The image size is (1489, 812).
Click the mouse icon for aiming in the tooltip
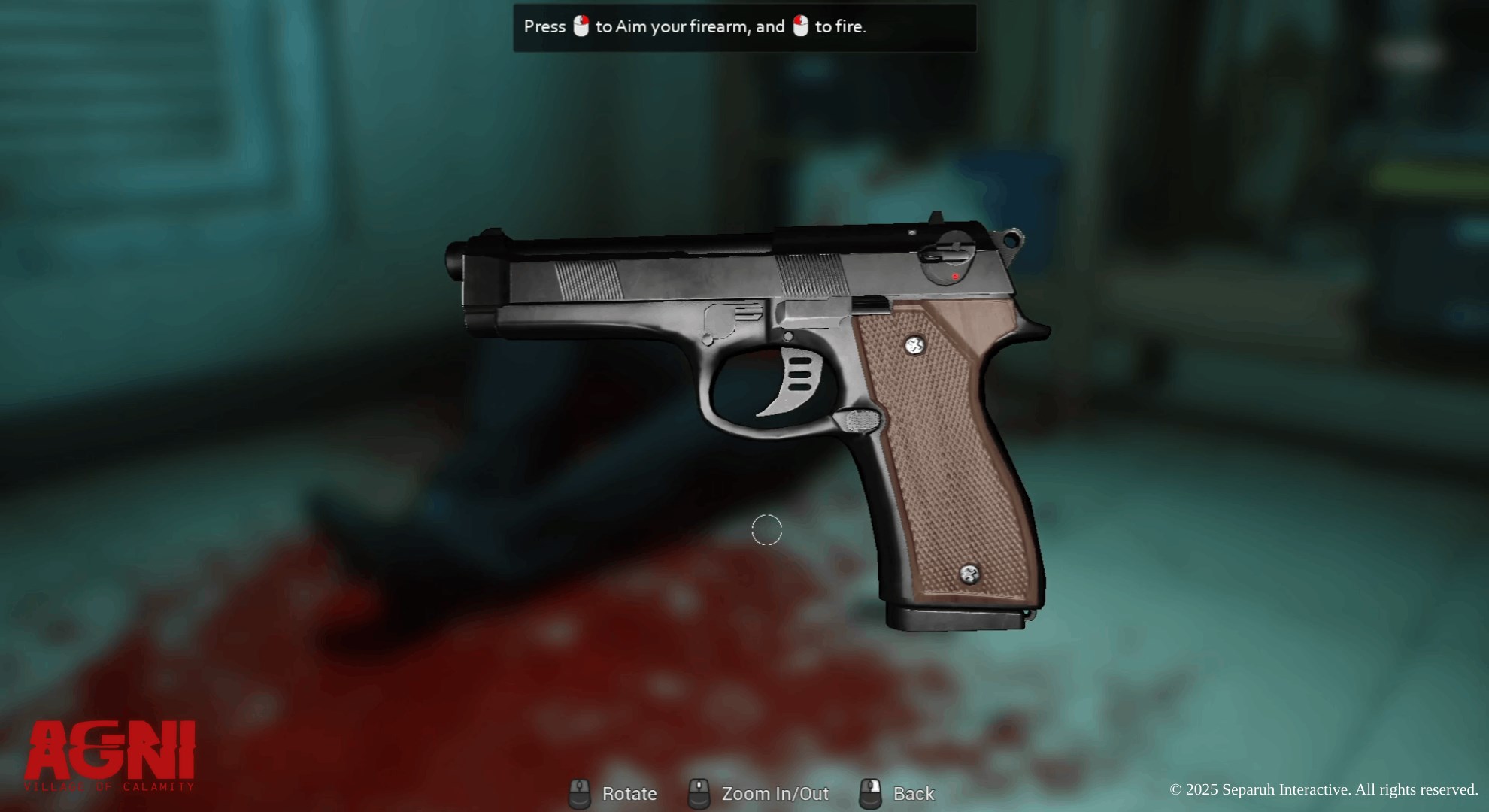point(581,27)
